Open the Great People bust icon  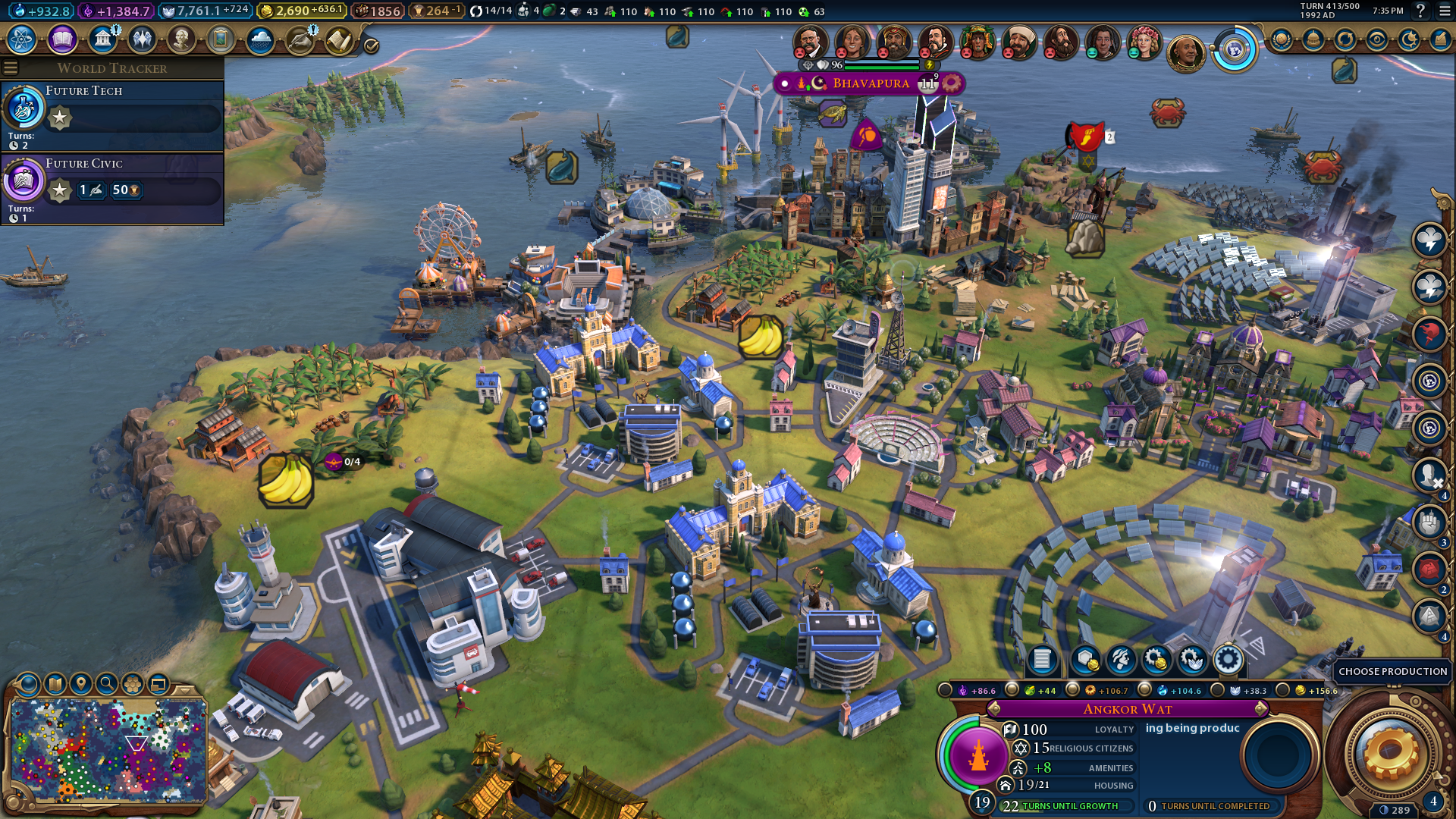click(x=181, y=39)
